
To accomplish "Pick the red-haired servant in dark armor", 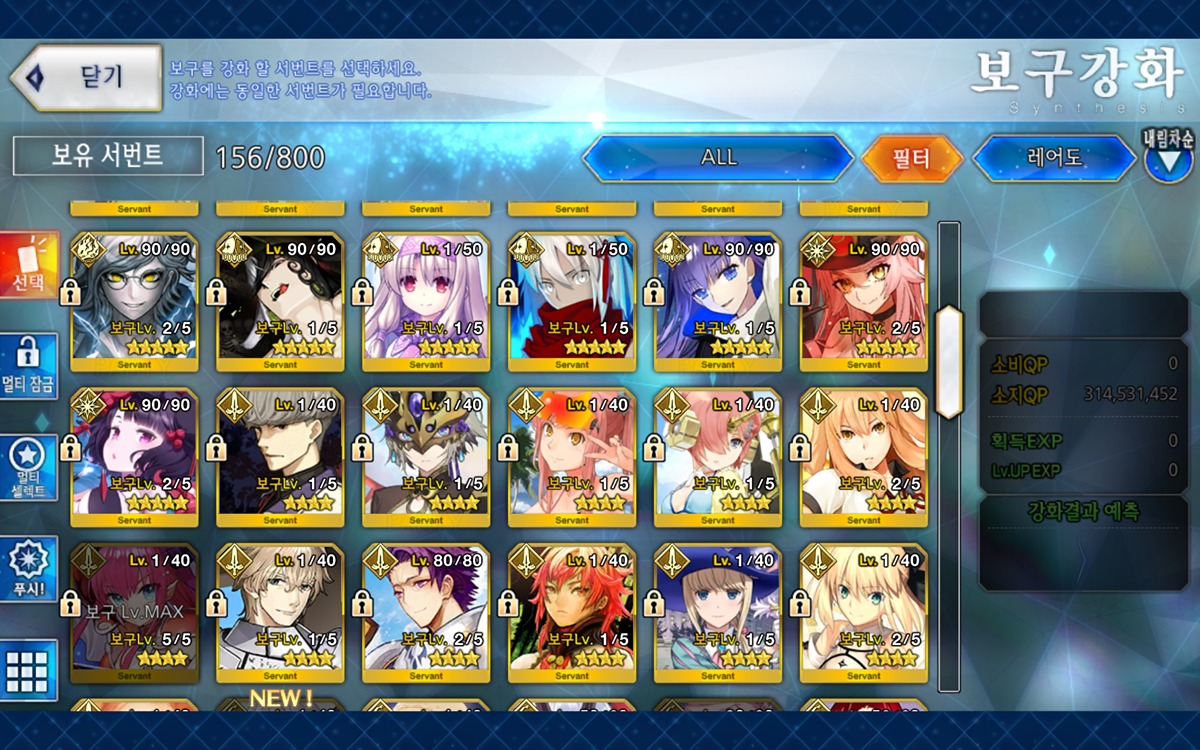I will coord(572,608).
